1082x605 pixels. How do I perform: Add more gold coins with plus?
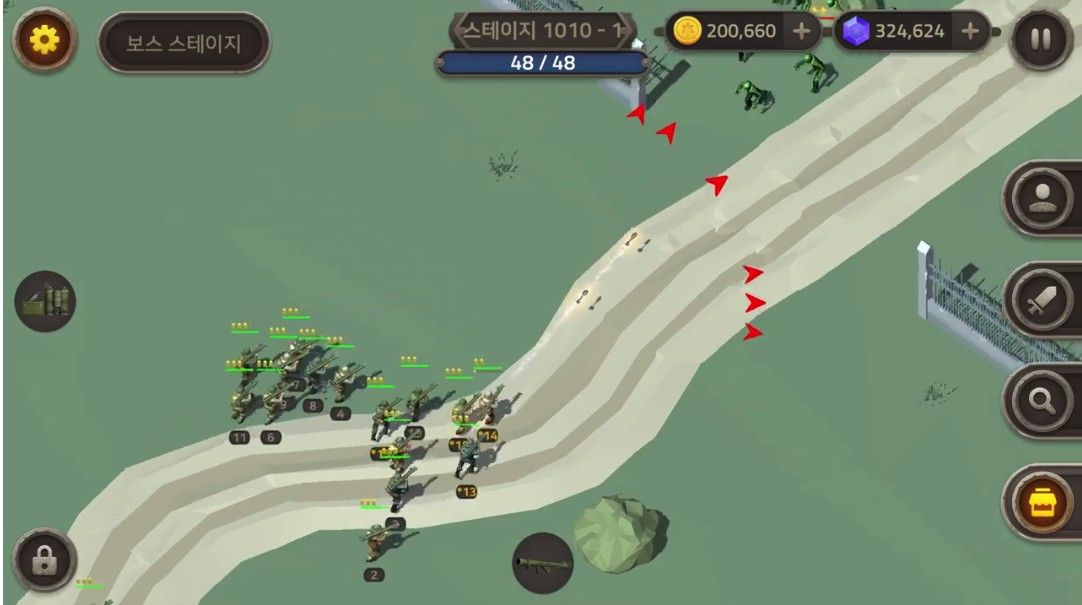801,31
